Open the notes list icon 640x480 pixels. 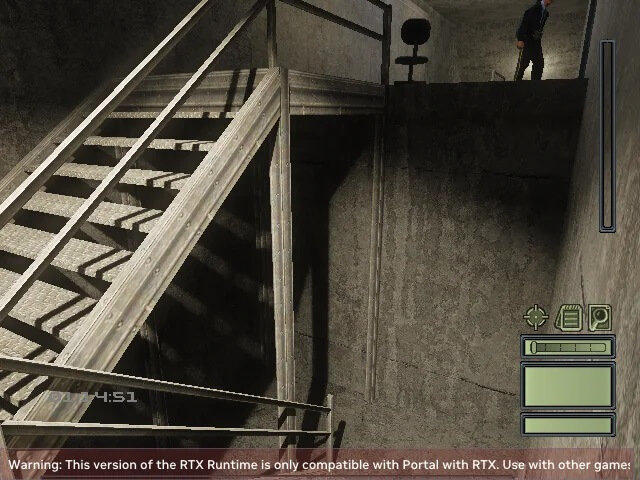click(569, 318)
